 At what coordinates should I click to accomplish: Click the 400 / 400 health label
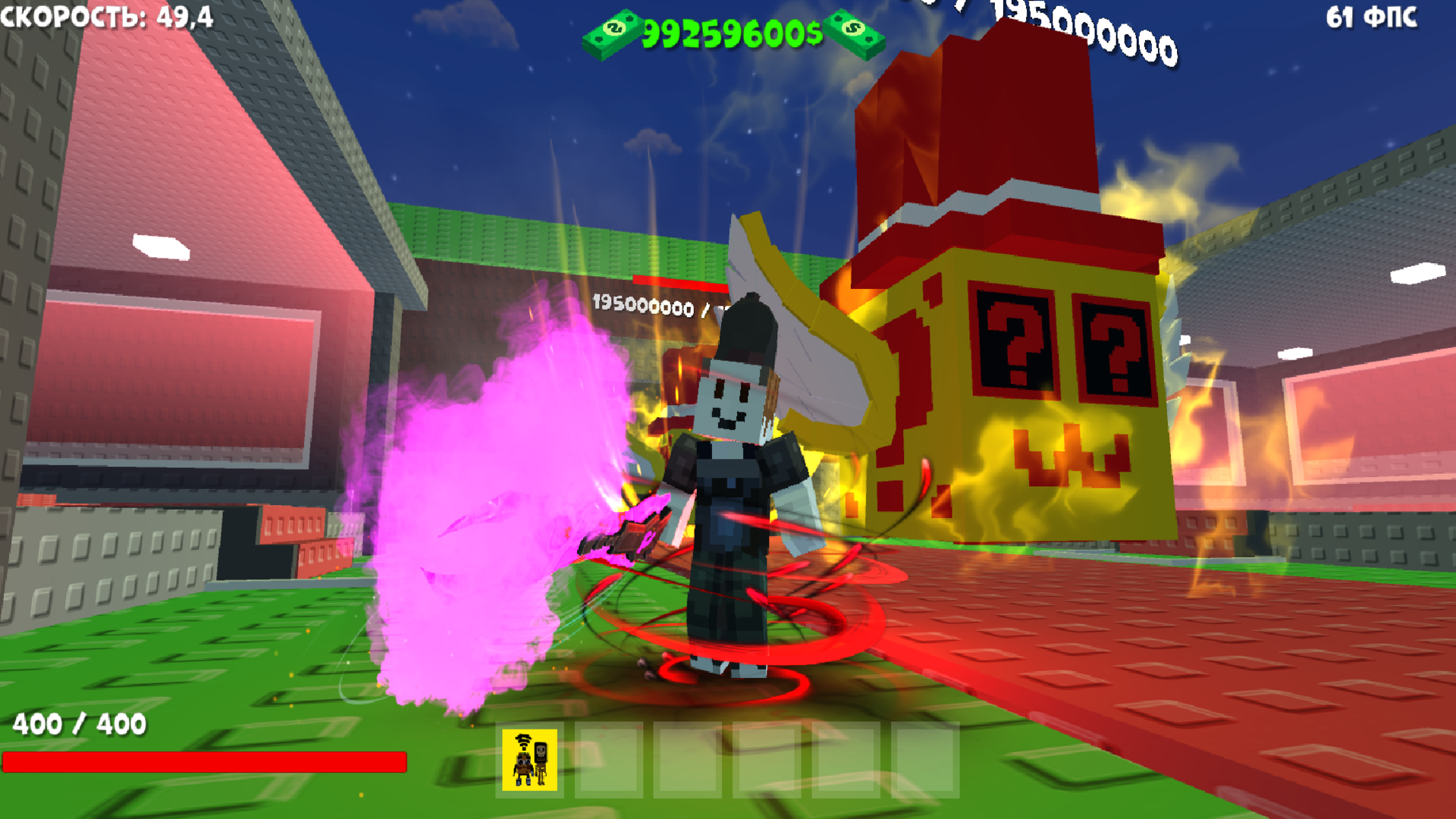pos(80,724)
